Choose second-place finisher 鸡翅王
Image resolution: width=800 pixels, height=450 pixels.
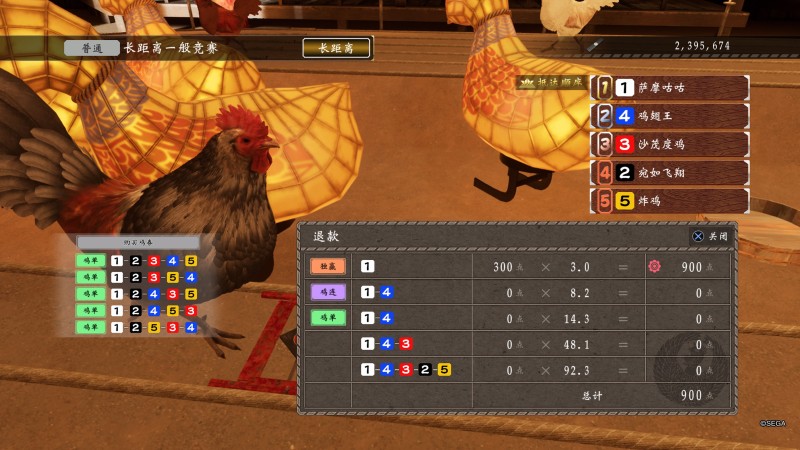tap(670, 116)
